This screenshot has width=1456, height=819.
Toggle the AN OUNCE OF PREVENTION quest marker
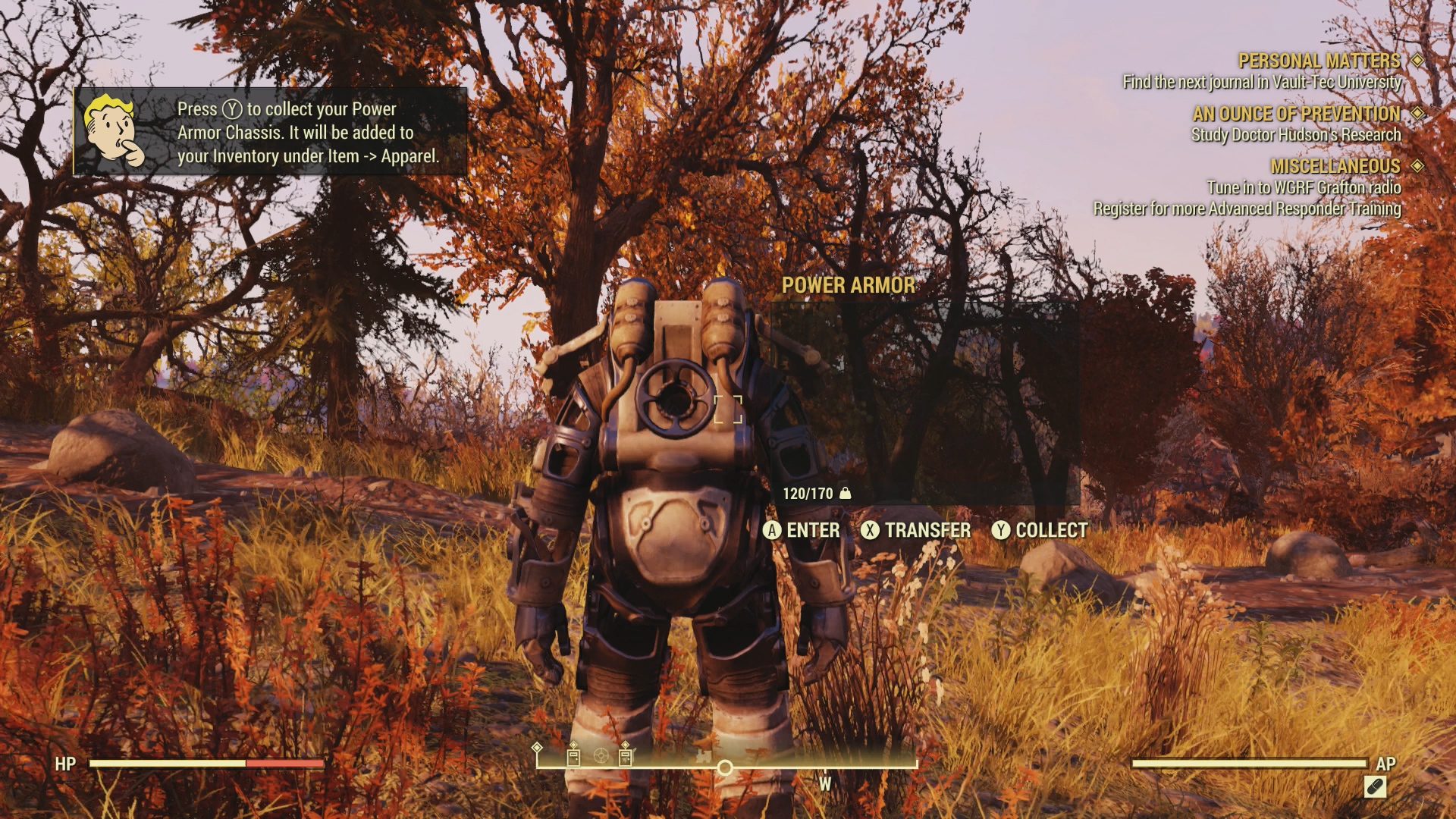pyautogui.click(x=1417, y=113)
